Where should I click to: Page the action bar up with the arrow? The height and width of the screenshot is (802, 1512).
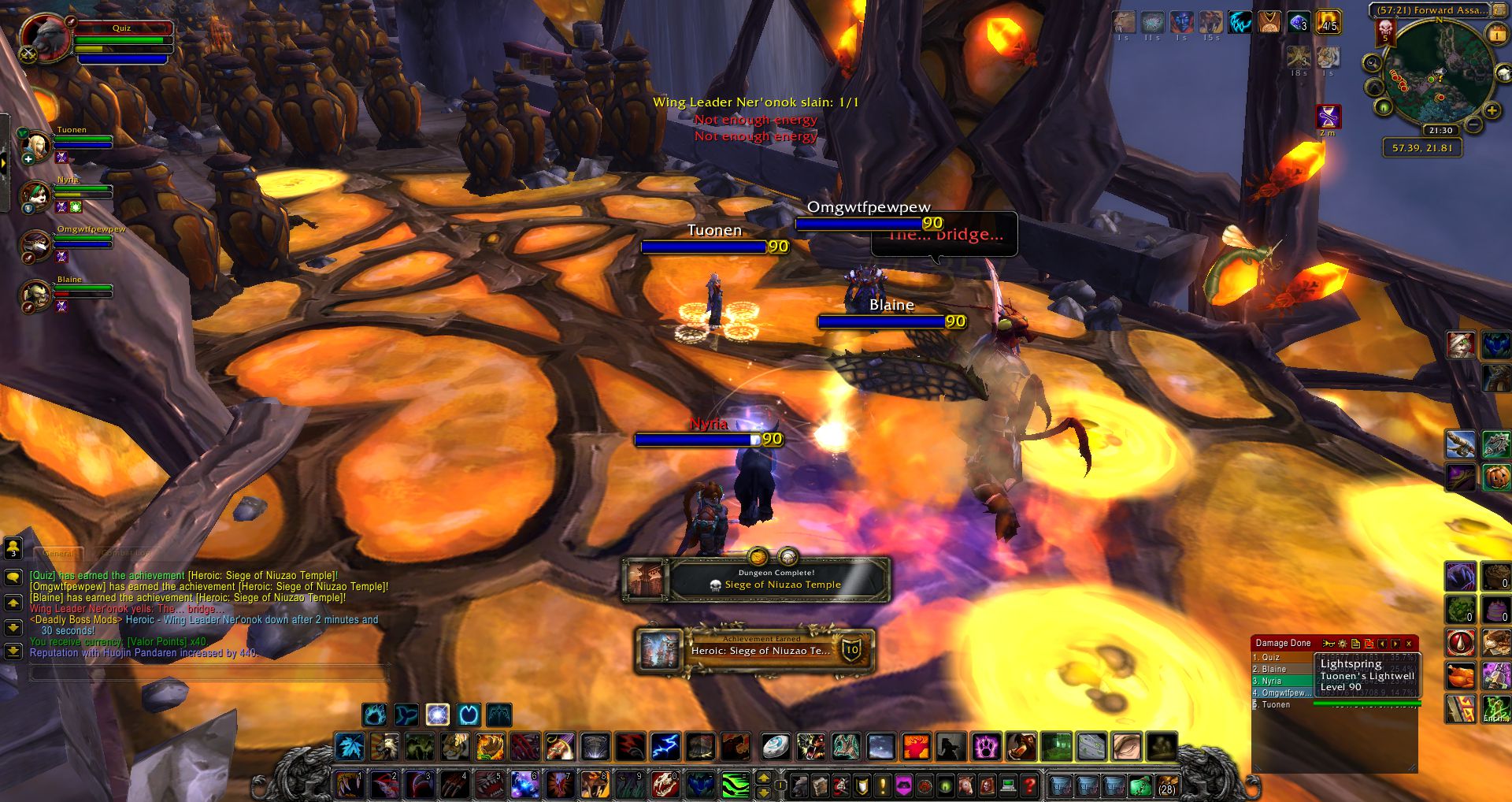[763, 778]
